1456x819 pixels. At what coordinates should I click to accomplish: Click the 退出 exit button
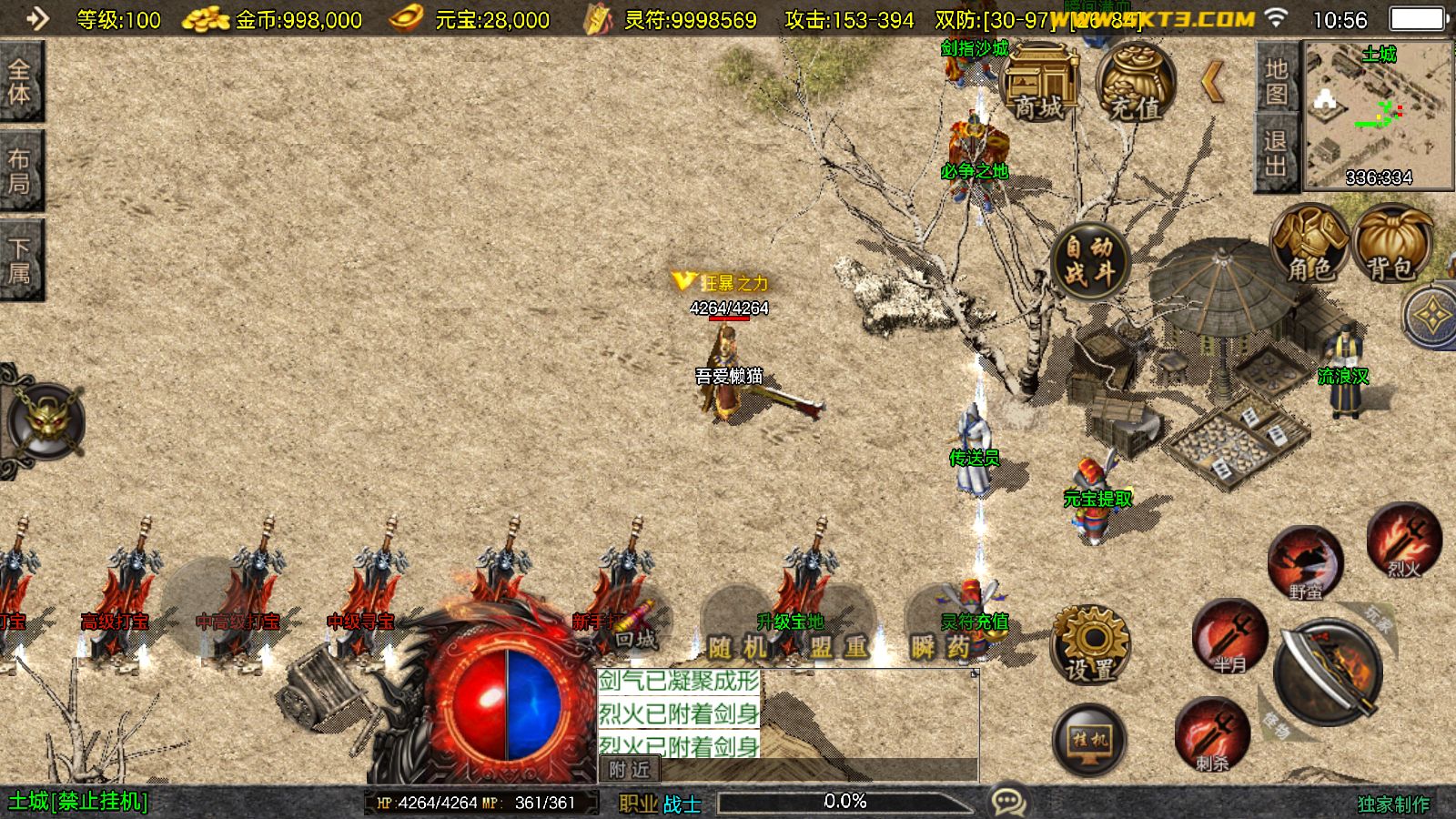(1276, 153)
